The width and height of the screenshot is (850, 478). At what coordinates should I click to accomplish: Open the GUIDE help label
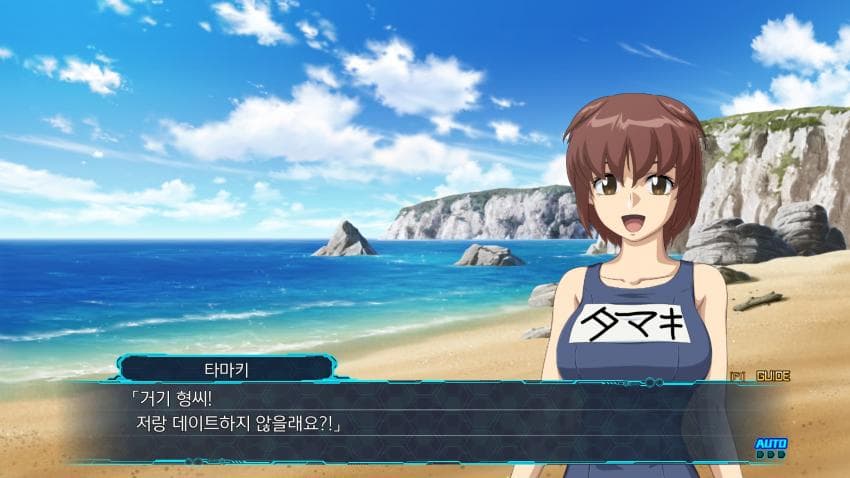[773, 376]
